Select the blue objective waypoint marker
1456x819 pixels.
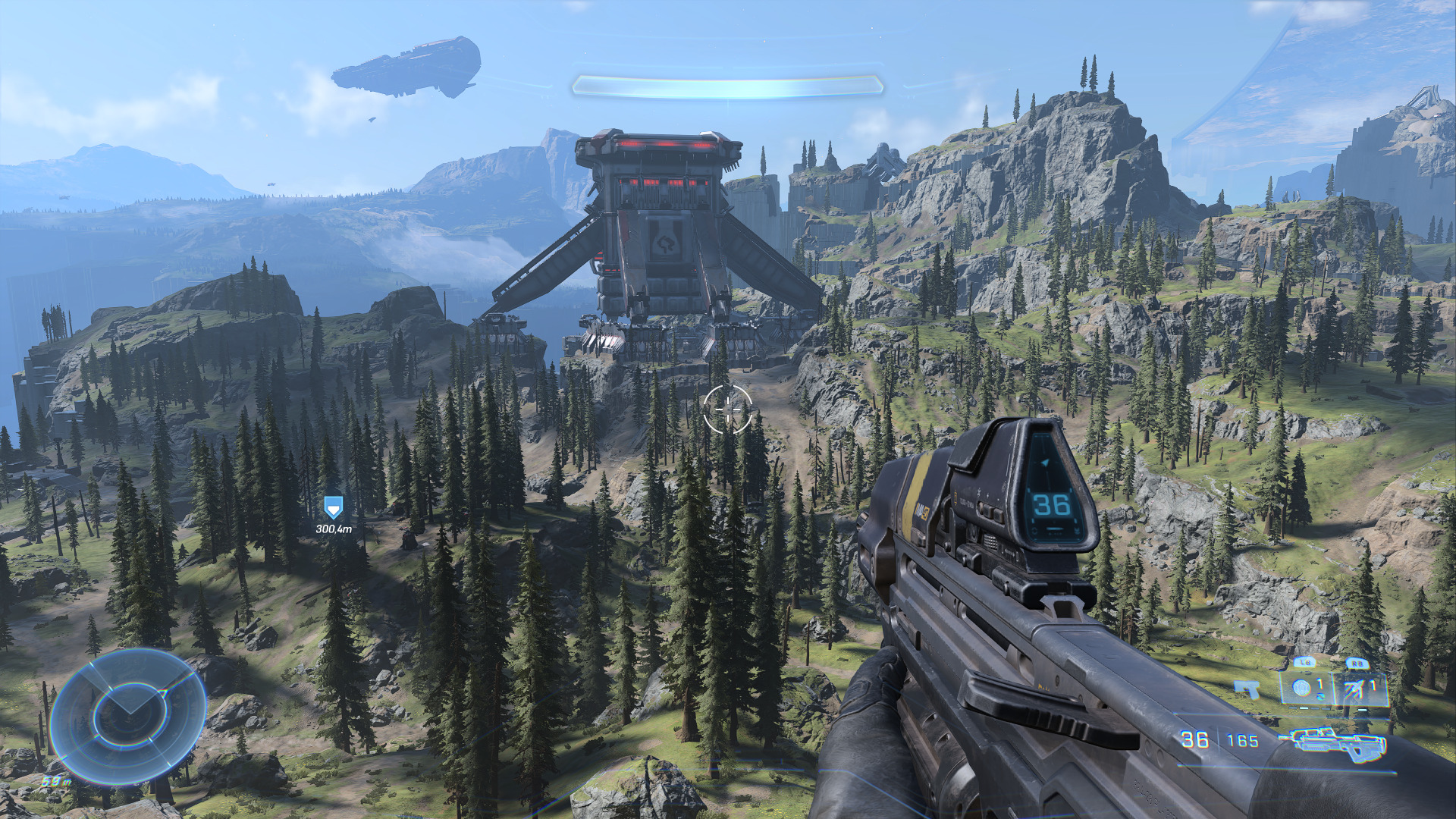pyautogui.click(x=333, y=507)
